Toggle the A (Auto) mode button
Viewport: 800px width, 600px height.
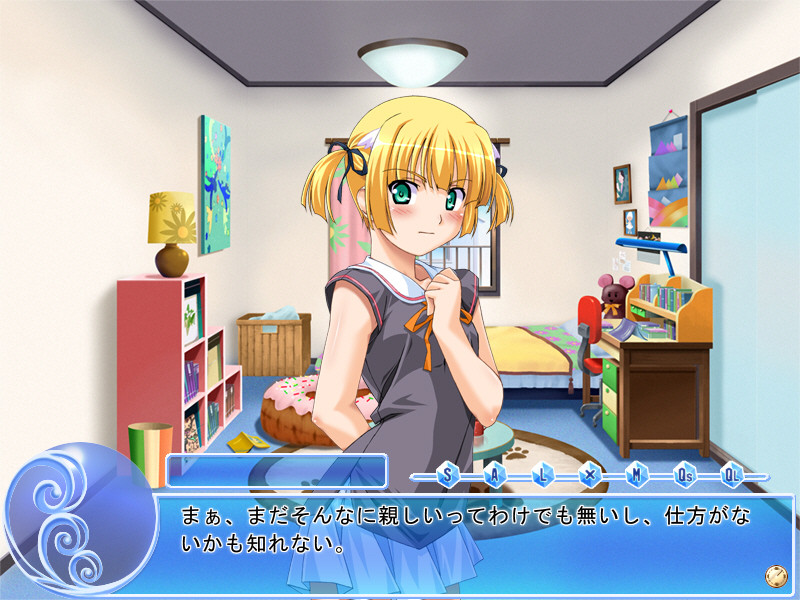pos(494,475)
